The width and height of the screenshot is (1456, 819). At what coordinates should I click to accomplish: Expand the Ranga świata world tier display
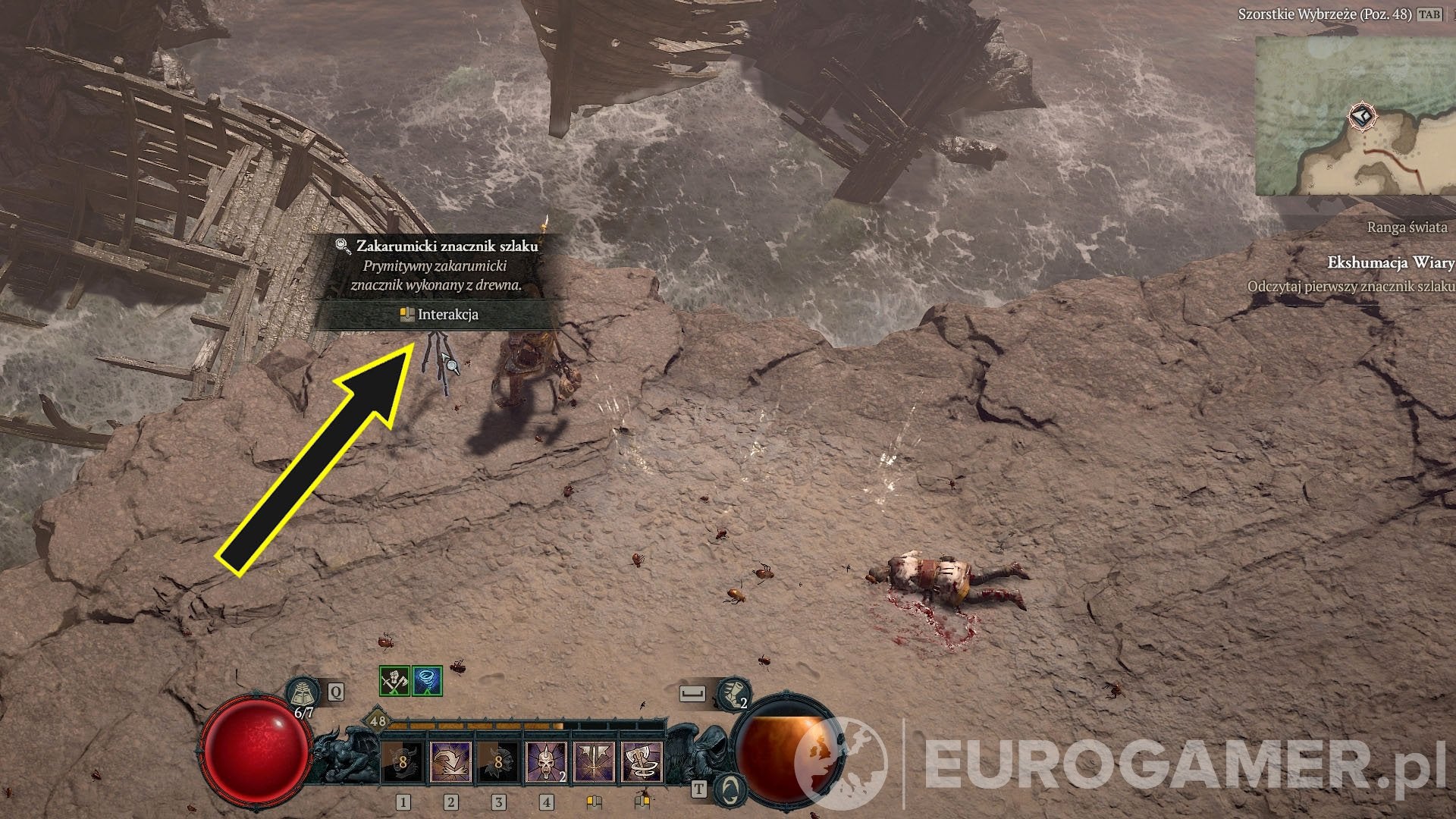1408,227
